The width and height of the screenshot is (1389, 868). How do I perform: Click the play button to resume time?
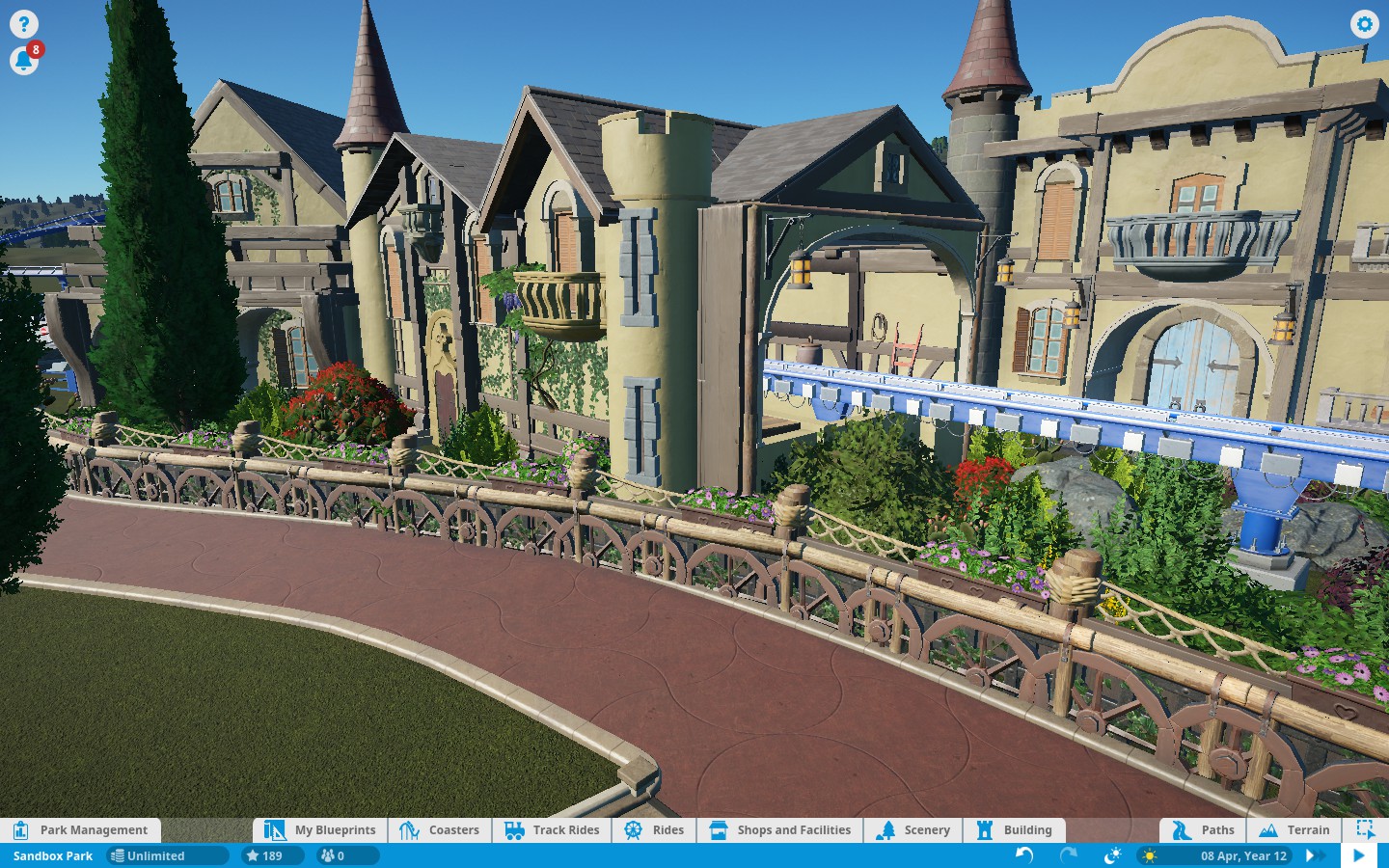pos(1358,855)
